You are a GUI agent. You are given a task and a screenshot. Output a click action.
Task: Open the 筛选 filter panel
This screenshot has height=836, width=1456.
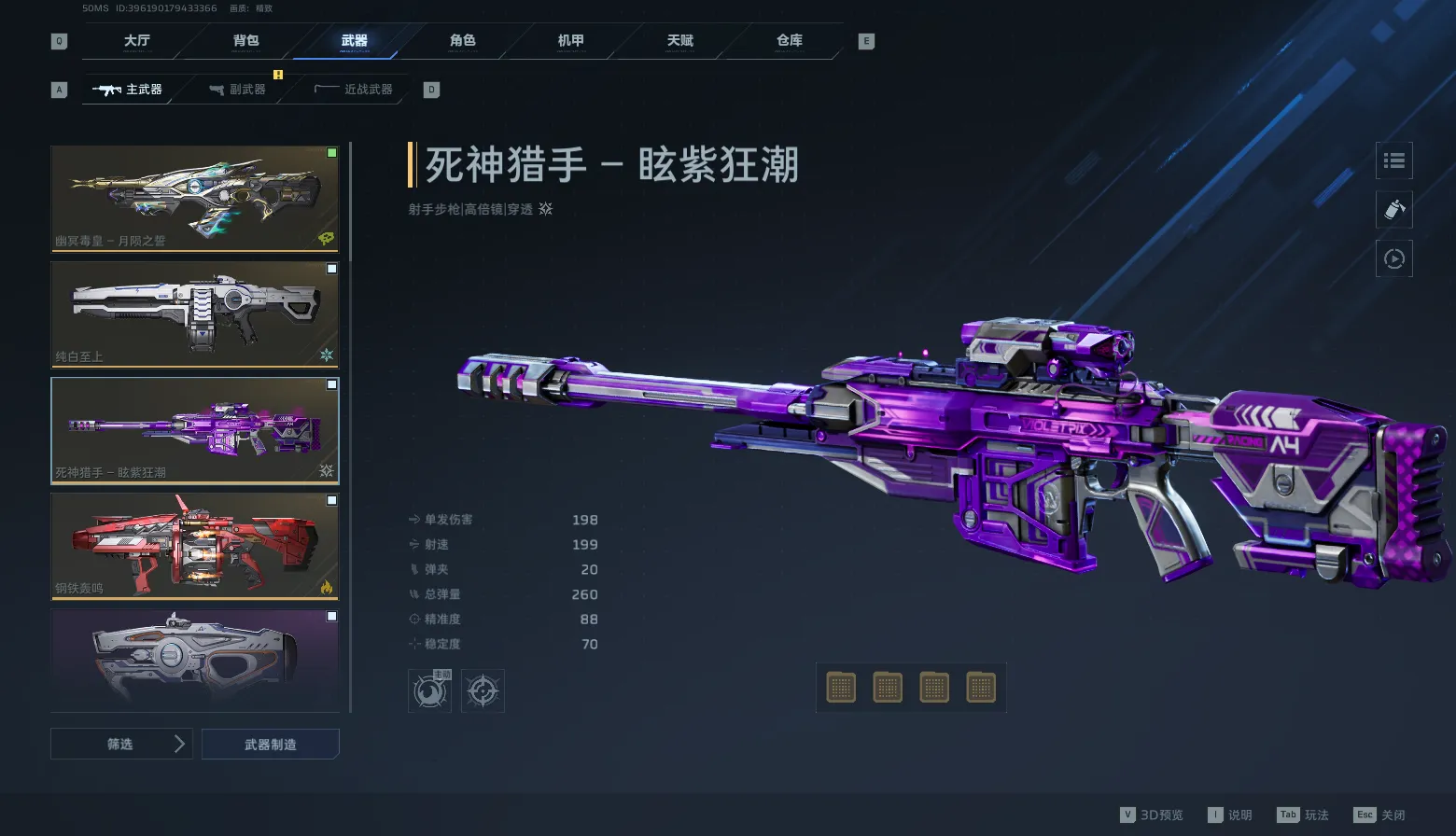pyautogui.click(x=121, y=744)
